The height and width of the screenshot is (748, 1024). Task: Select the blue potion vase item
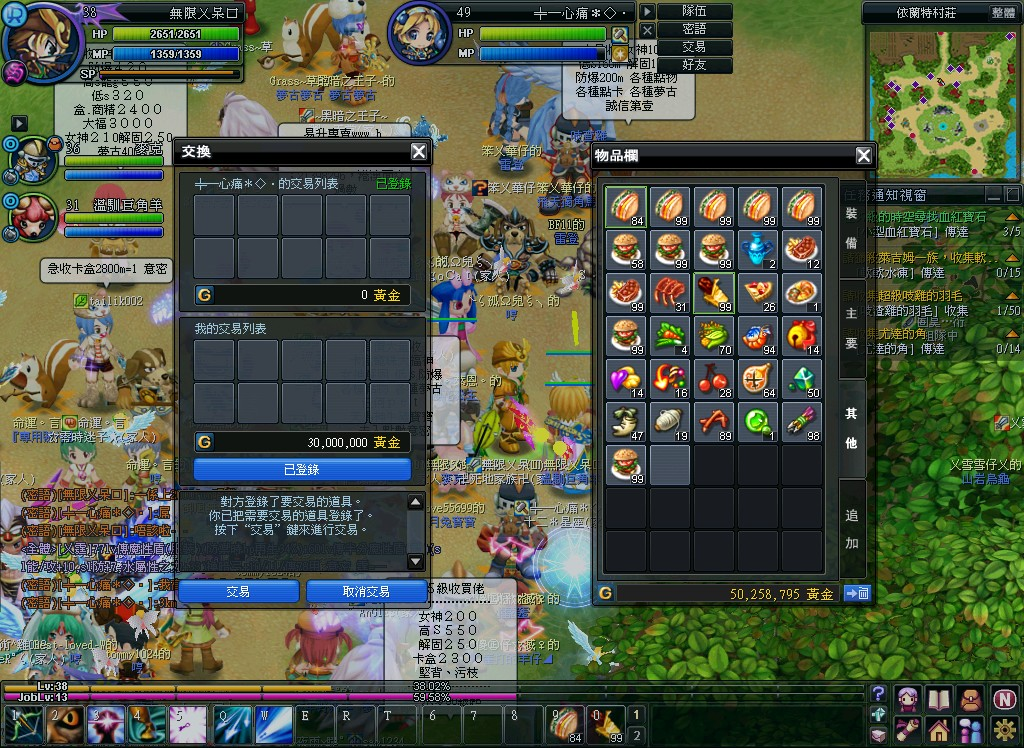pyautogui.click(x=758, y=250)
